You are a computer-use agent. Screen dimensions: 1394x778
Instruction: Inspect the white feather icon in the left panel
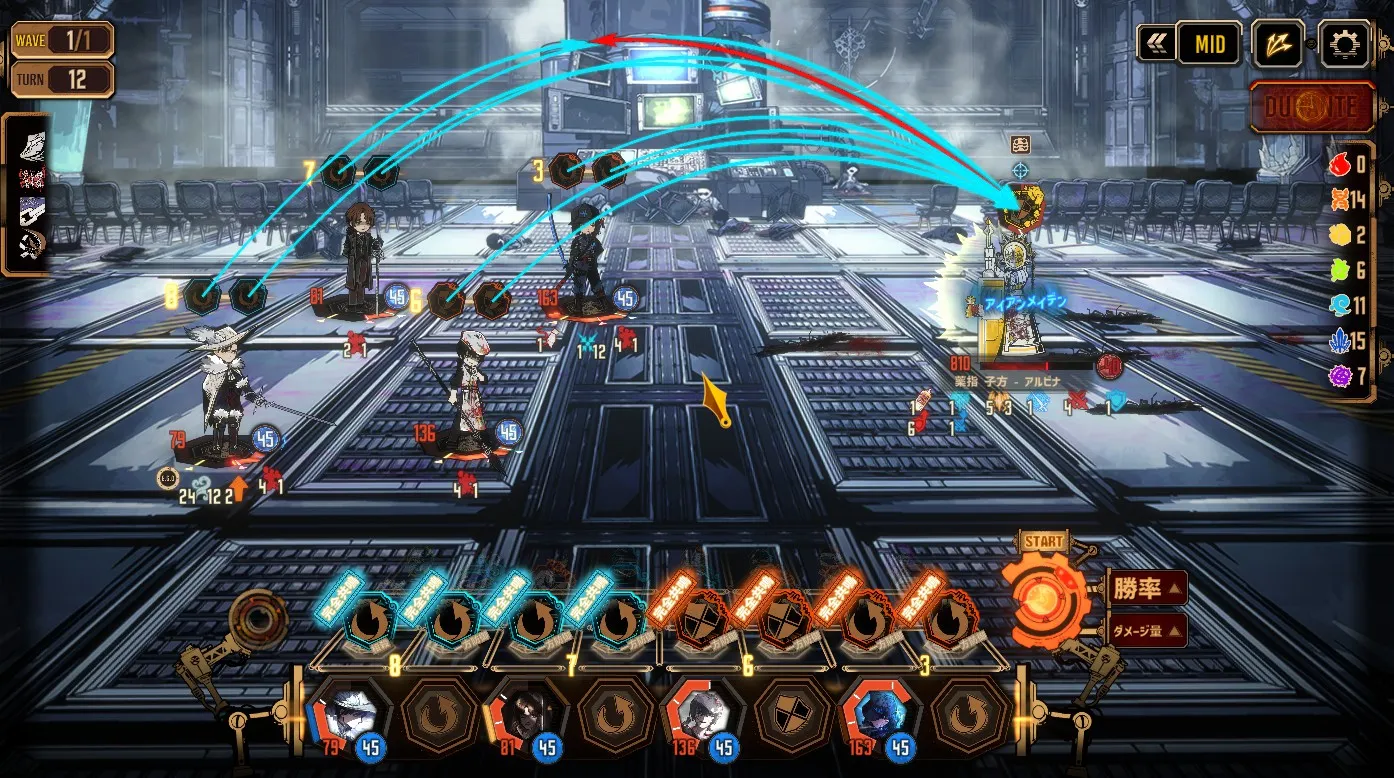31,147
